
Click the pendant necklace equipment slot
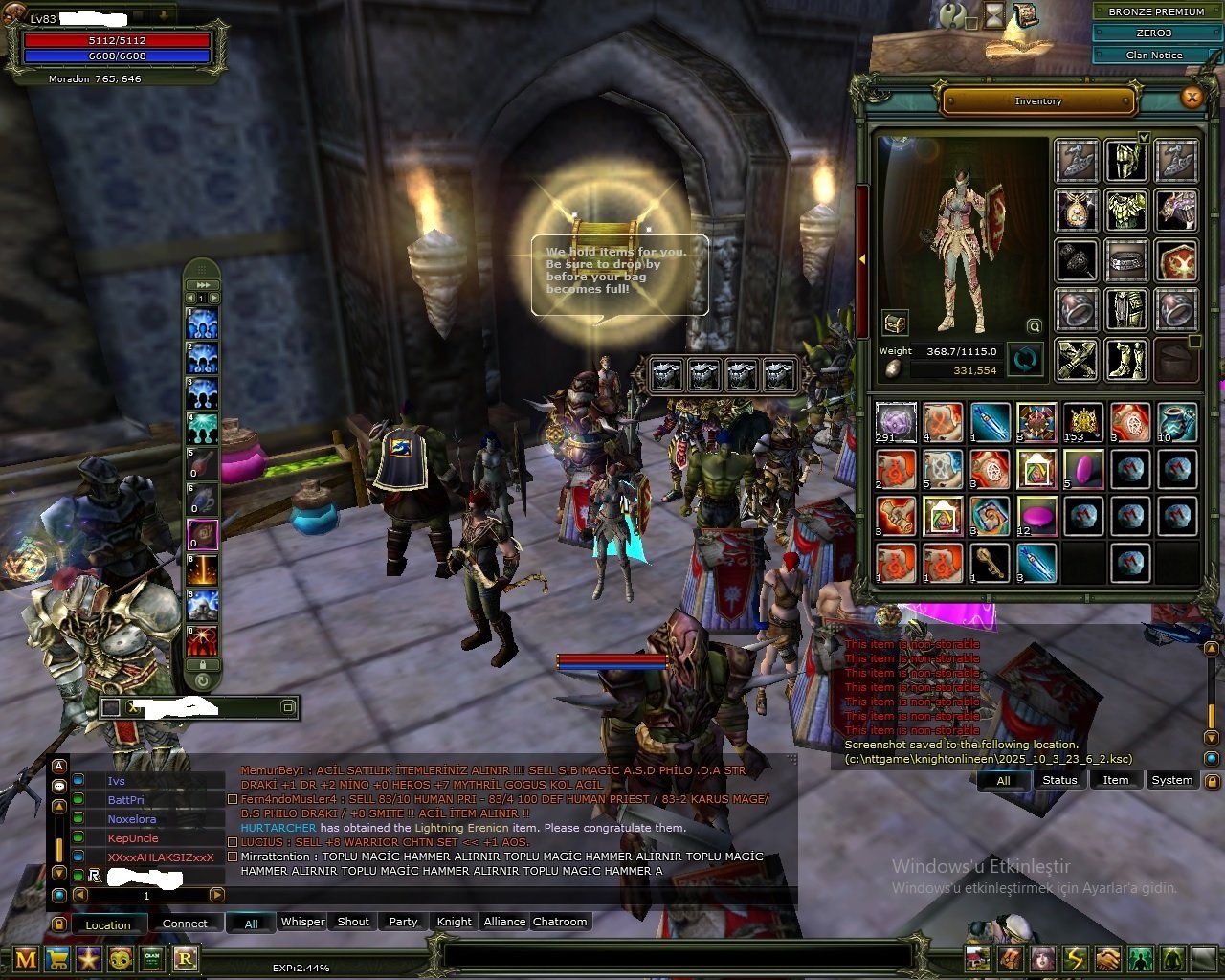pos(1077,210)
